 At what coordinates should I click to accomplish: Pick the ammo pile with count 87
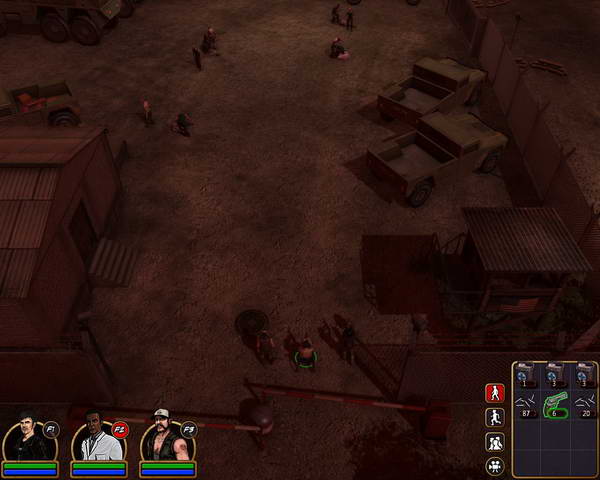(x=527, y=403)
